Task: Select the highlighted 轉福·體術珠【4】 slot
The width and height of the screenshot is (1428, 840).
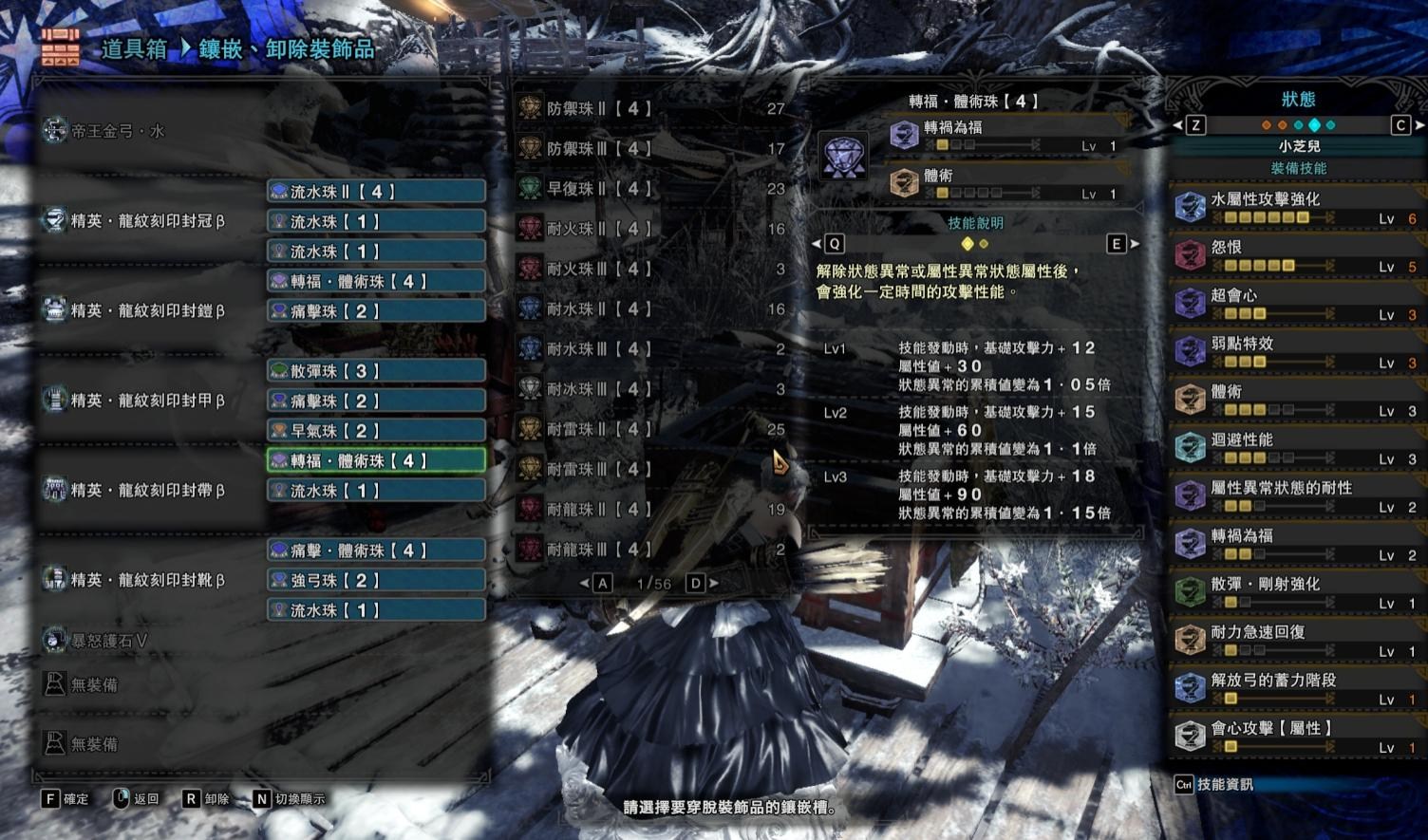Action: click(375, 459)
